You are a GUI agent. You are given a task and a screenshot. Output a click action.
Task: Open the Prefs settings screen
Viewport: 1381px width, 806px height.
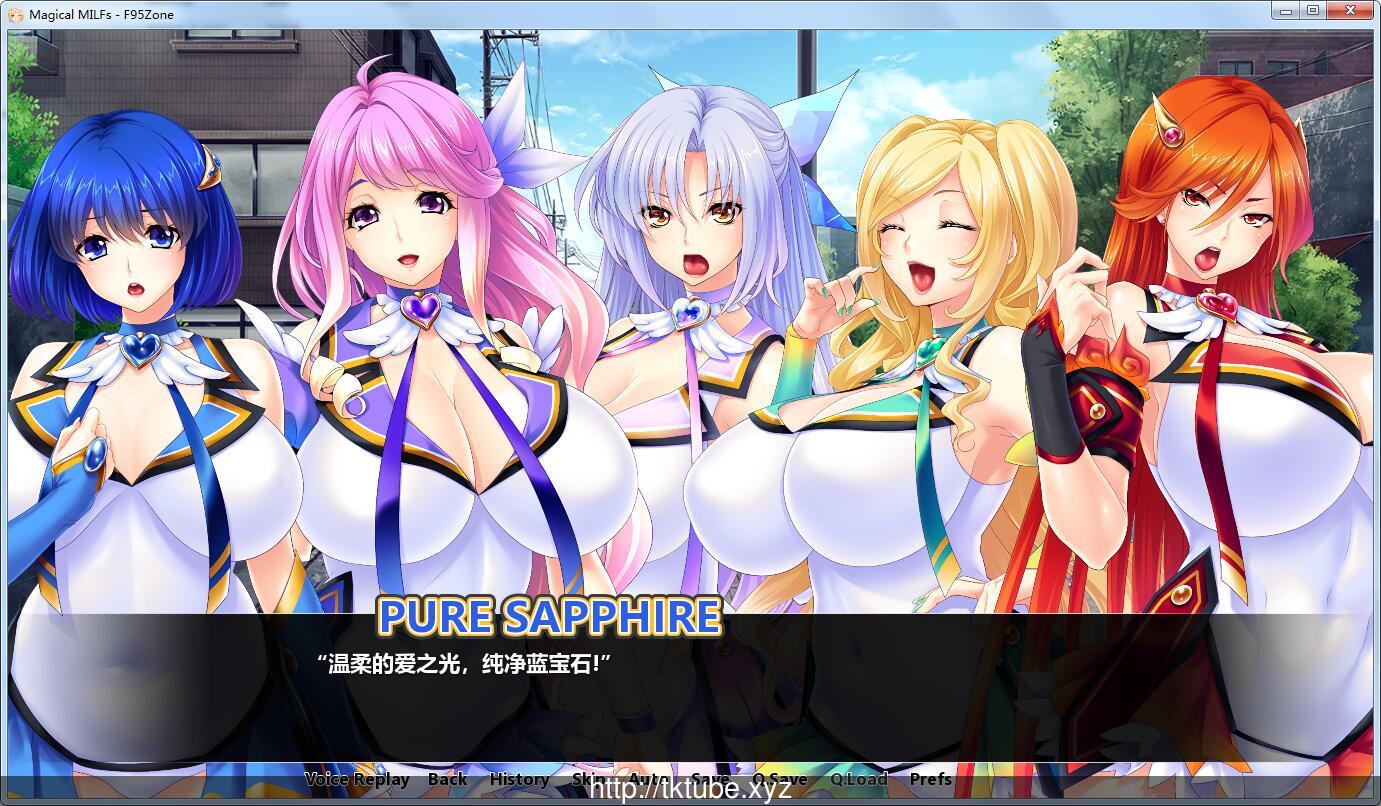click(x=930, y=778)
